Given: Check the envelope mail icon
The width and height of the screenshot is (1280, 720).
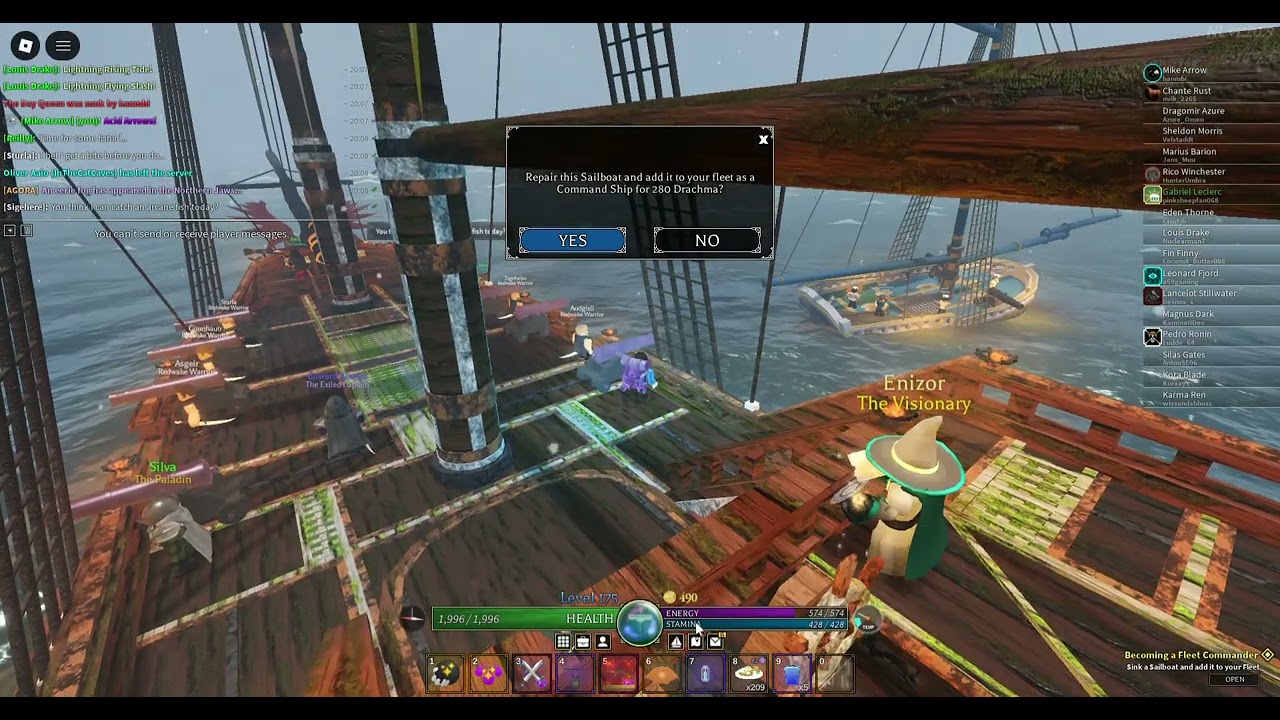Looking at the screenshot, I should [x=715, y=642].
